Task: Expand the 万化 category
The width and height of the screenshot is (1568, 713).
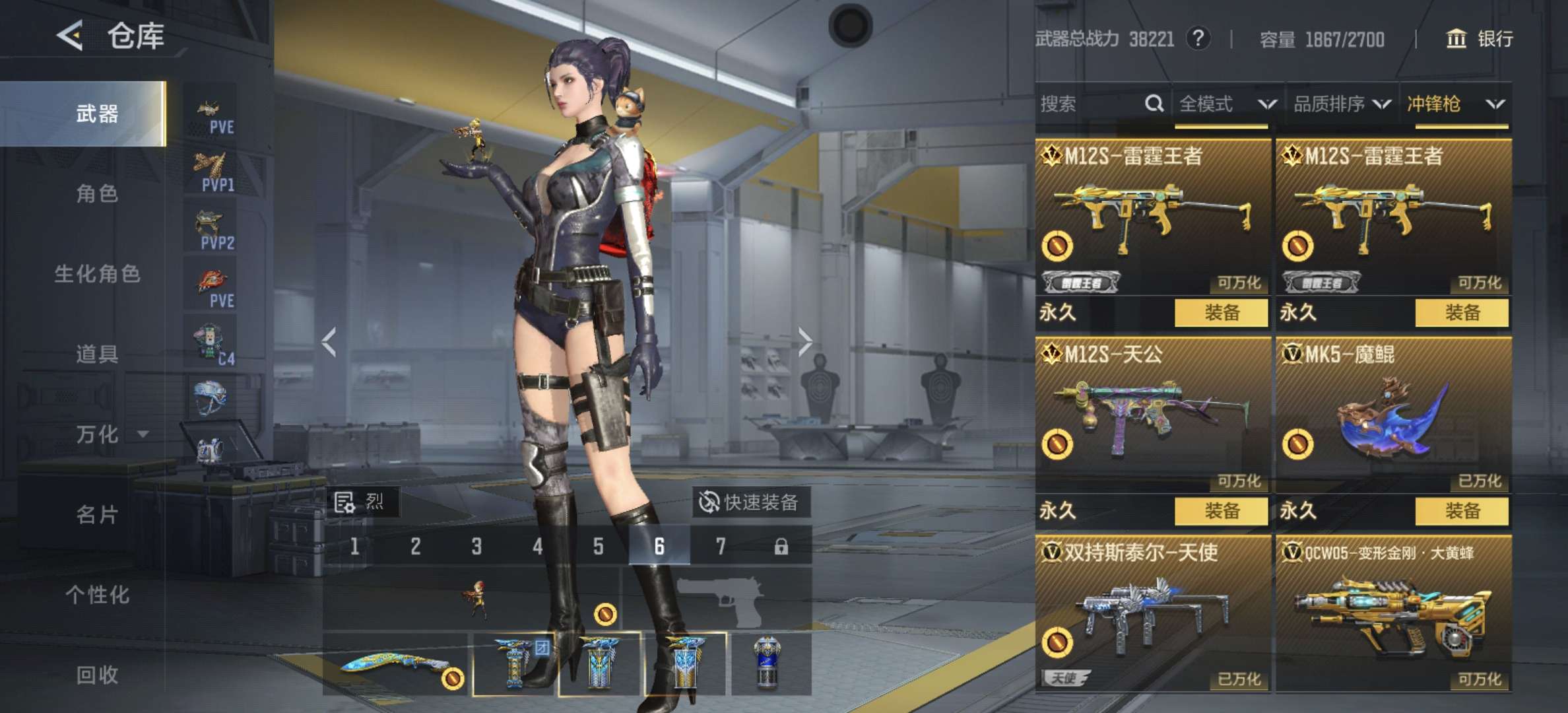Action: click(110, 434)
